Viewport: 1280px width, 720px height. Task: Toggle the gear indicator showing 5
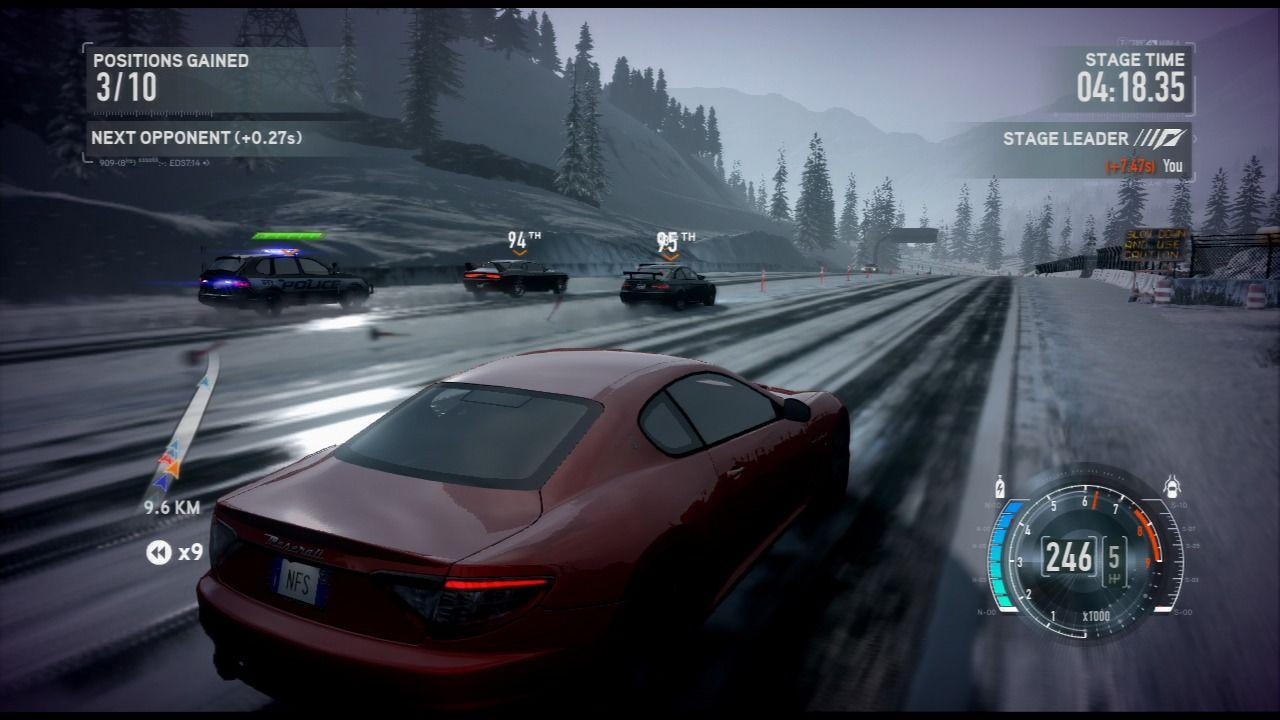(x=1115, y=555)
